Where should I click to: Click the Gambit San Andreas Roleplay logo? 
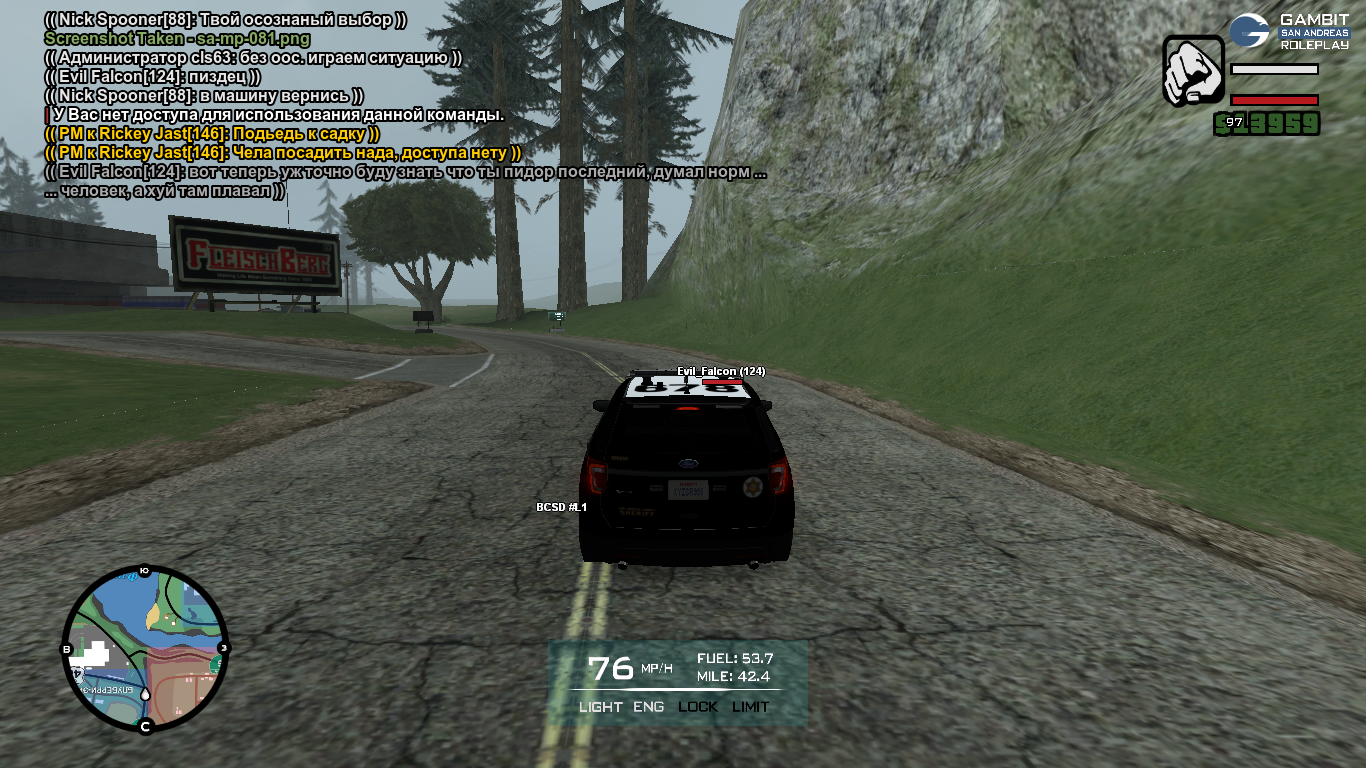[1289, 31]
